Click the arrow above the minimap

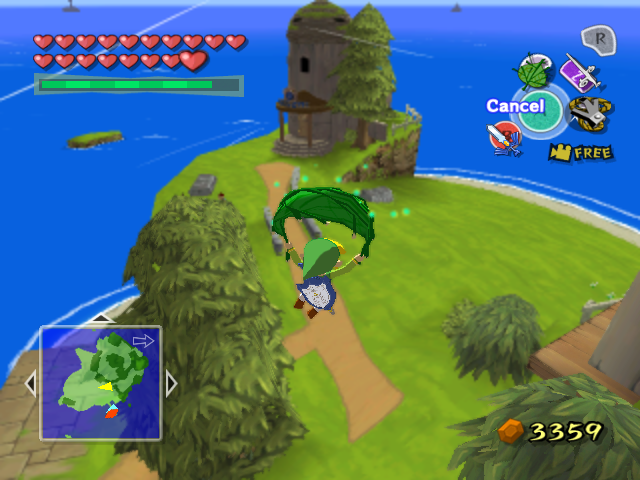click(100, 319)
